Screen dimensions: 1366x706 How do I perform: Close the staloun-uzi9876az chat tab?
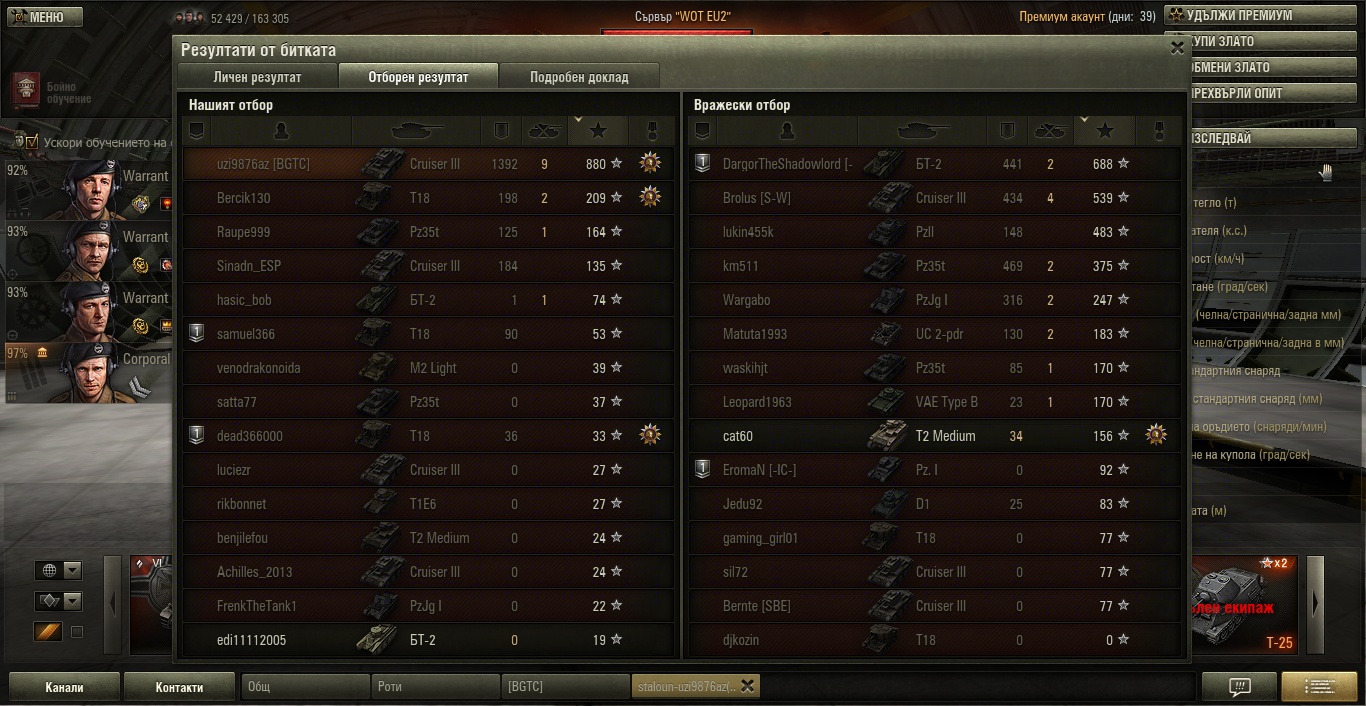pos(747,686)
